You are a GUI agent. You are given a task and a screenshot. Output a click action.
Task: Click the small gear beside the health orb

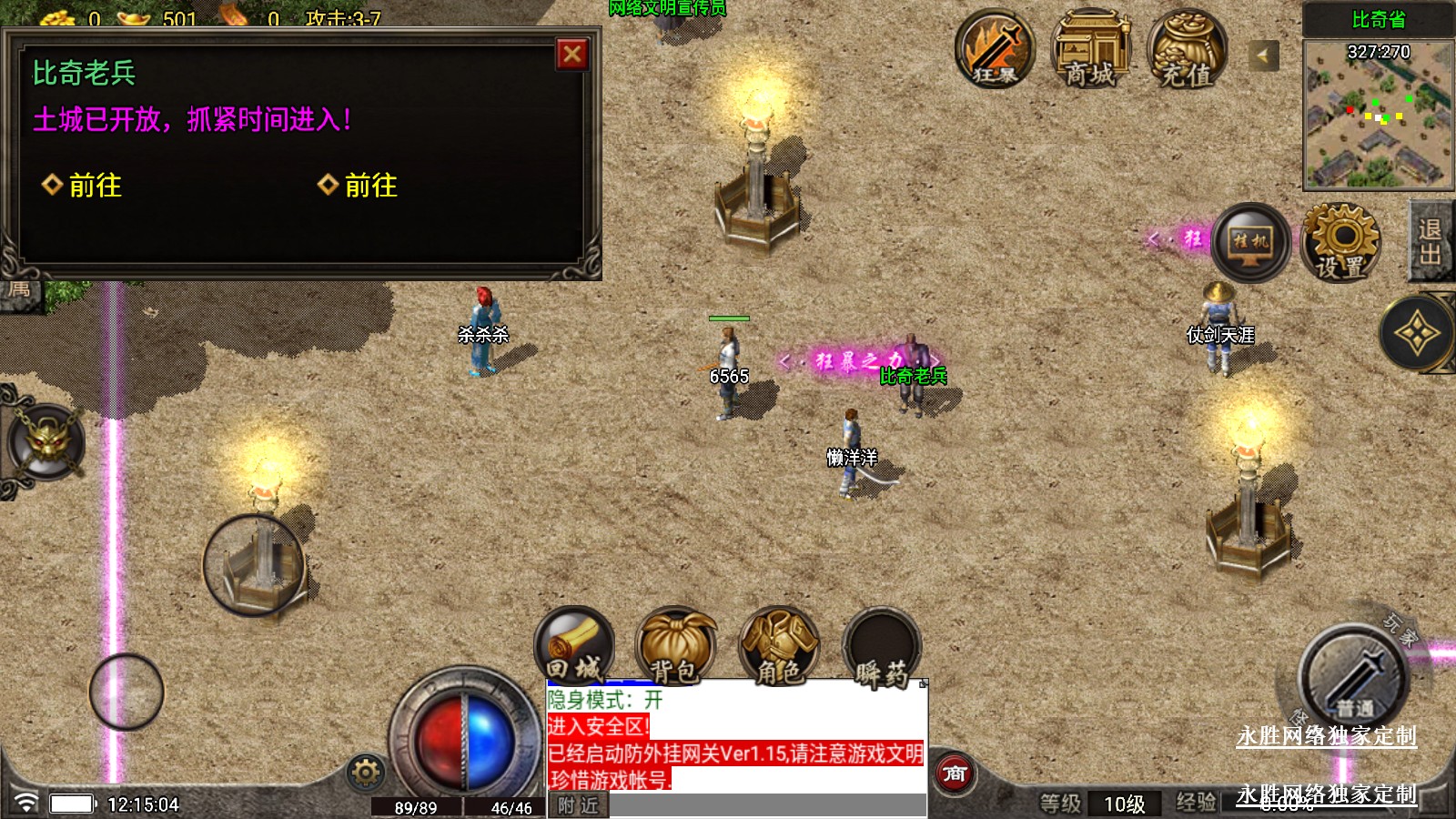tap(366, 773)
